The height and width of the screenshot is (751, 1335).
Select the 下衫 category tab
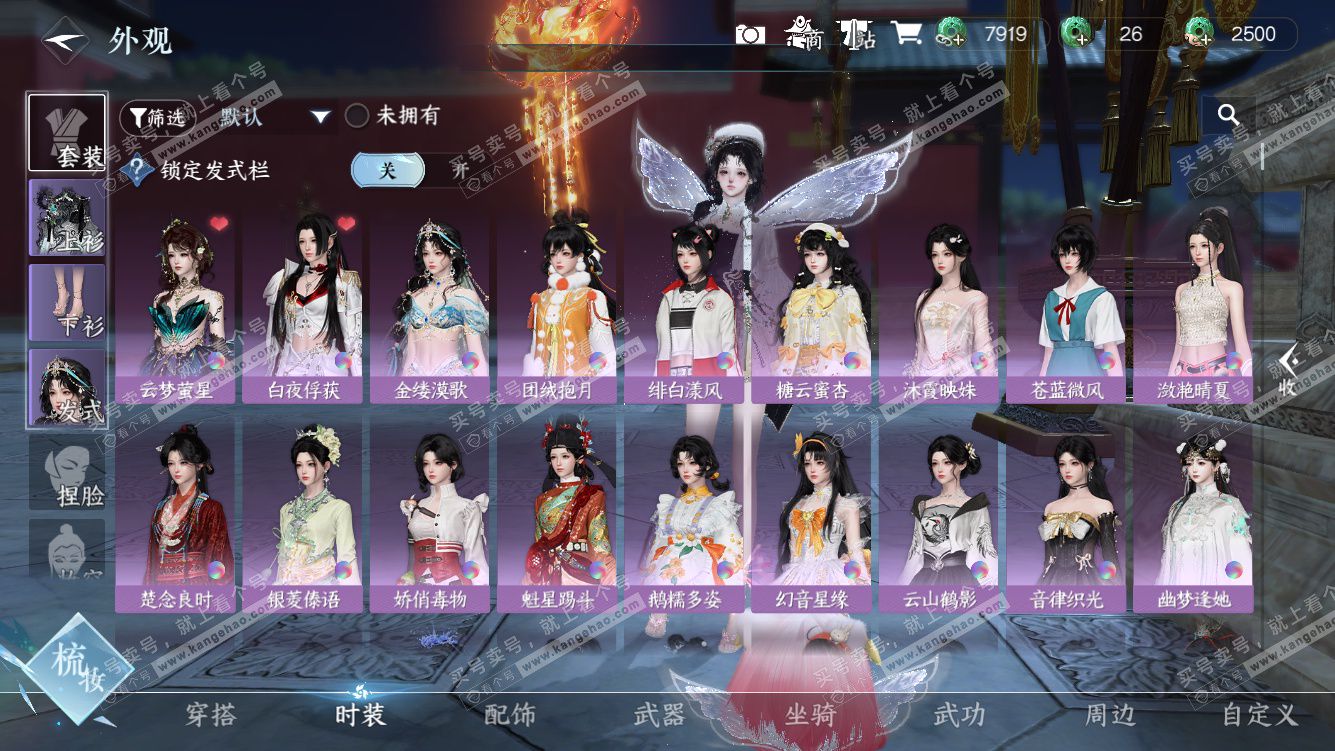[67, 303]
